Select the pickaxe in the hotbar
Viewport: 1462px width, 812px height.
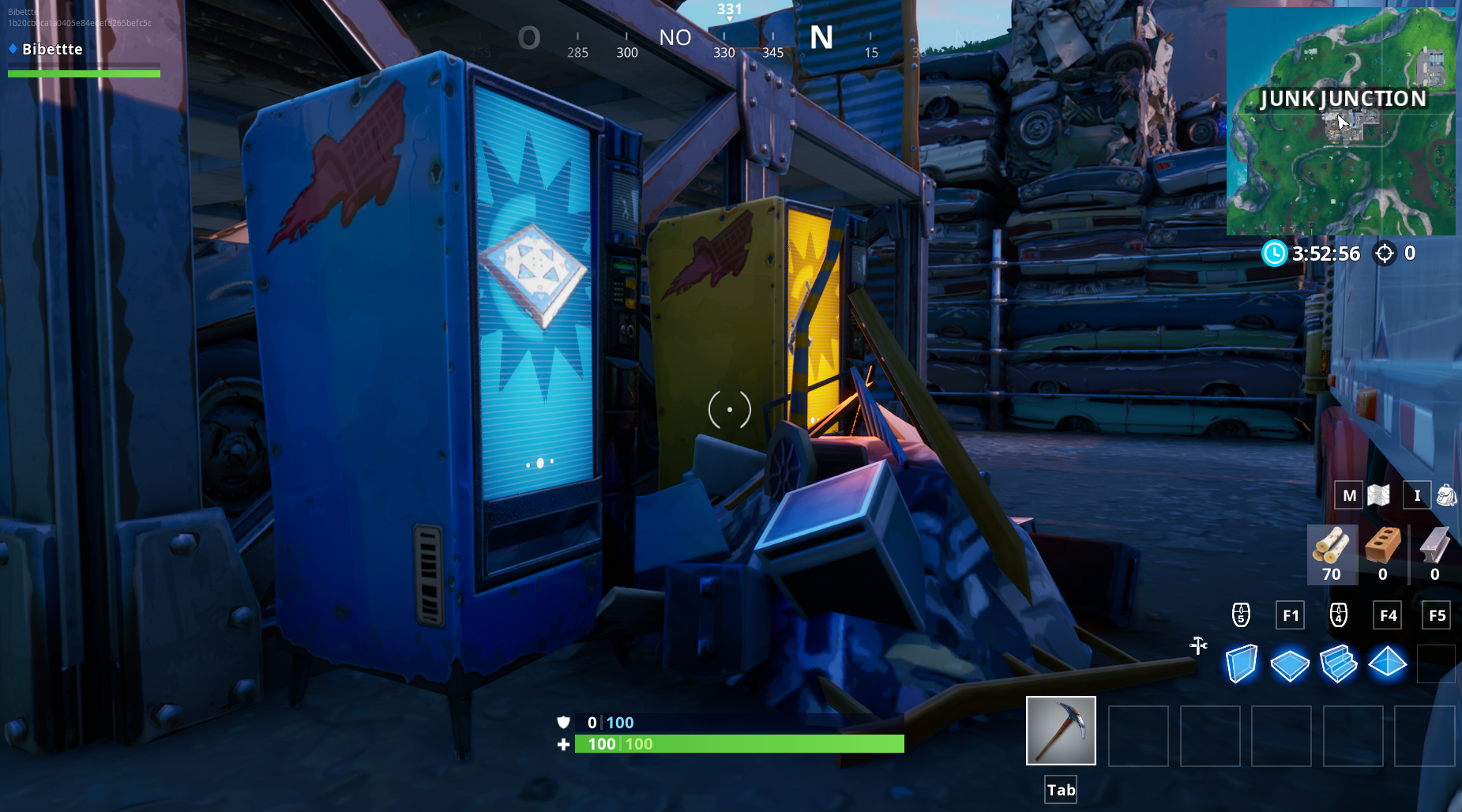(x=1061, y=731)
